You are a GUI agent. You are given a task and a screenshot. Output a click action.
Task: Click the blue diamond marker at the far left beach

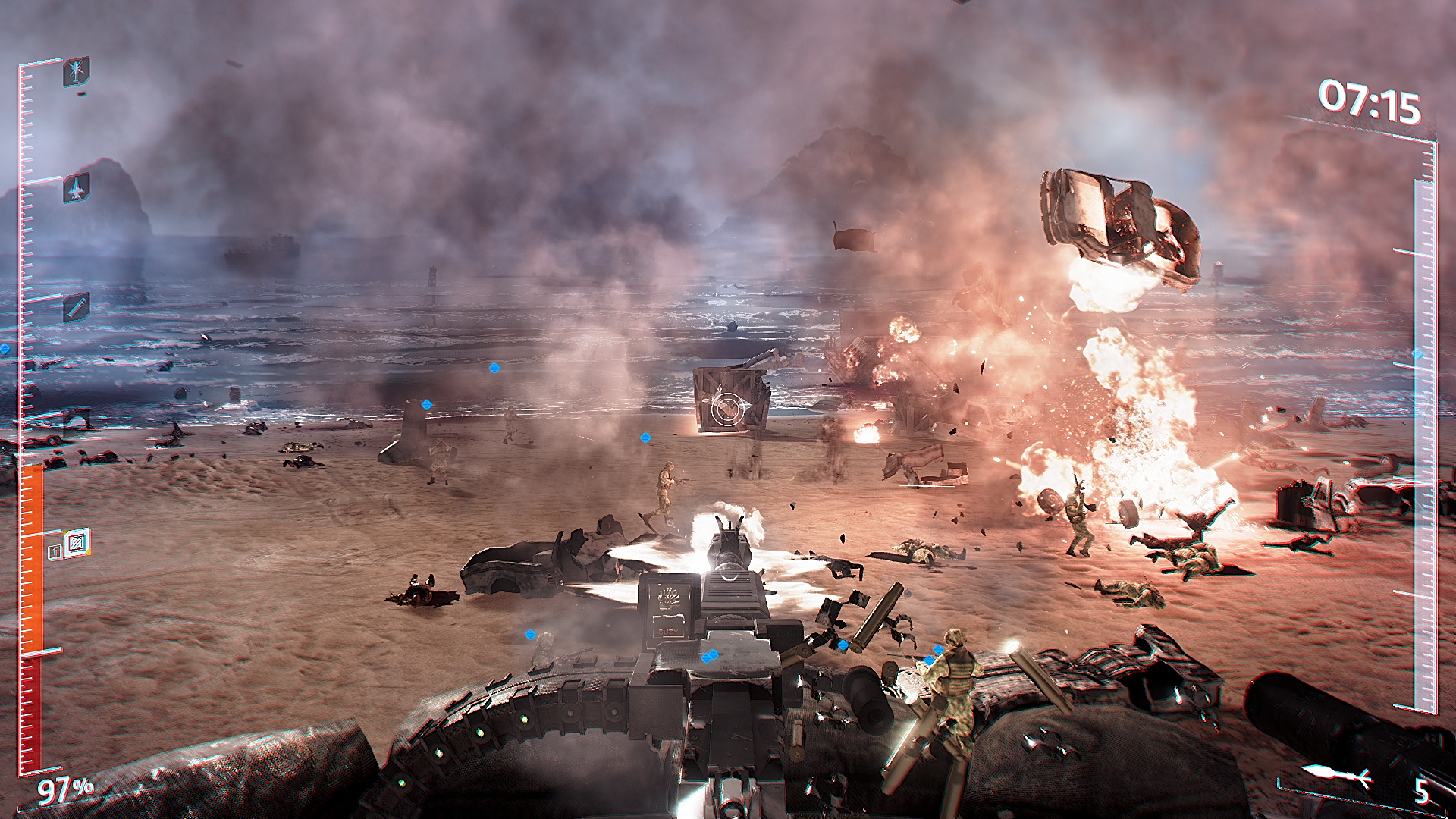point(426,406)
